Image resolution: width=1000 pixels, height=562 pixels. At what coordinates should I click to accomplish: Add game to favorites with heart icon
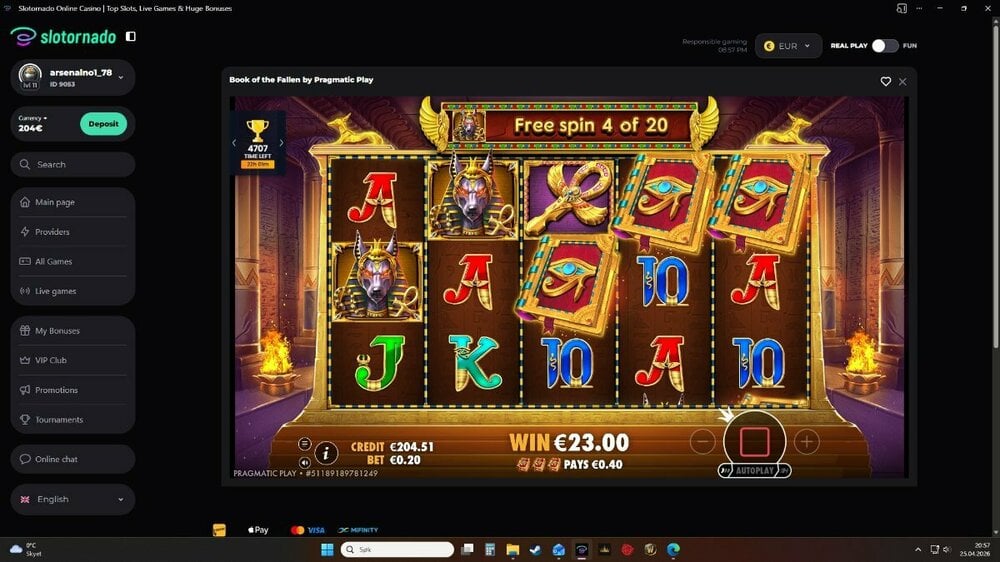coord(885,81)
